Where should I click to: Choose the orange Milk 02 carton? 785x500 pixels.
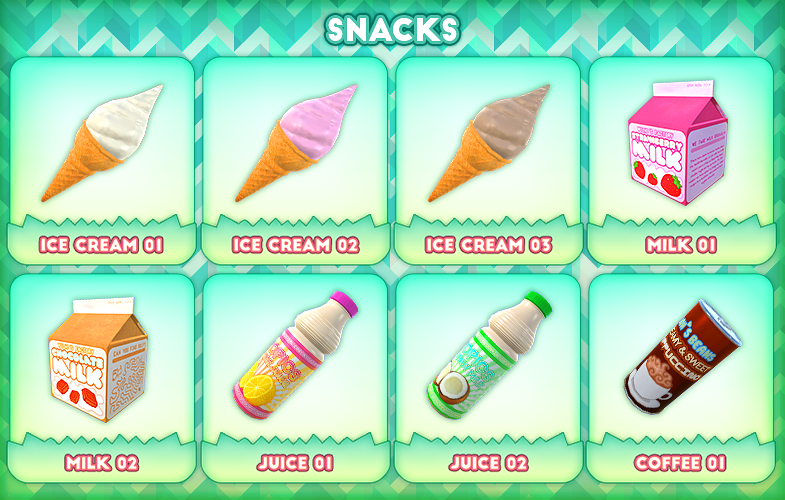[101, 360]
